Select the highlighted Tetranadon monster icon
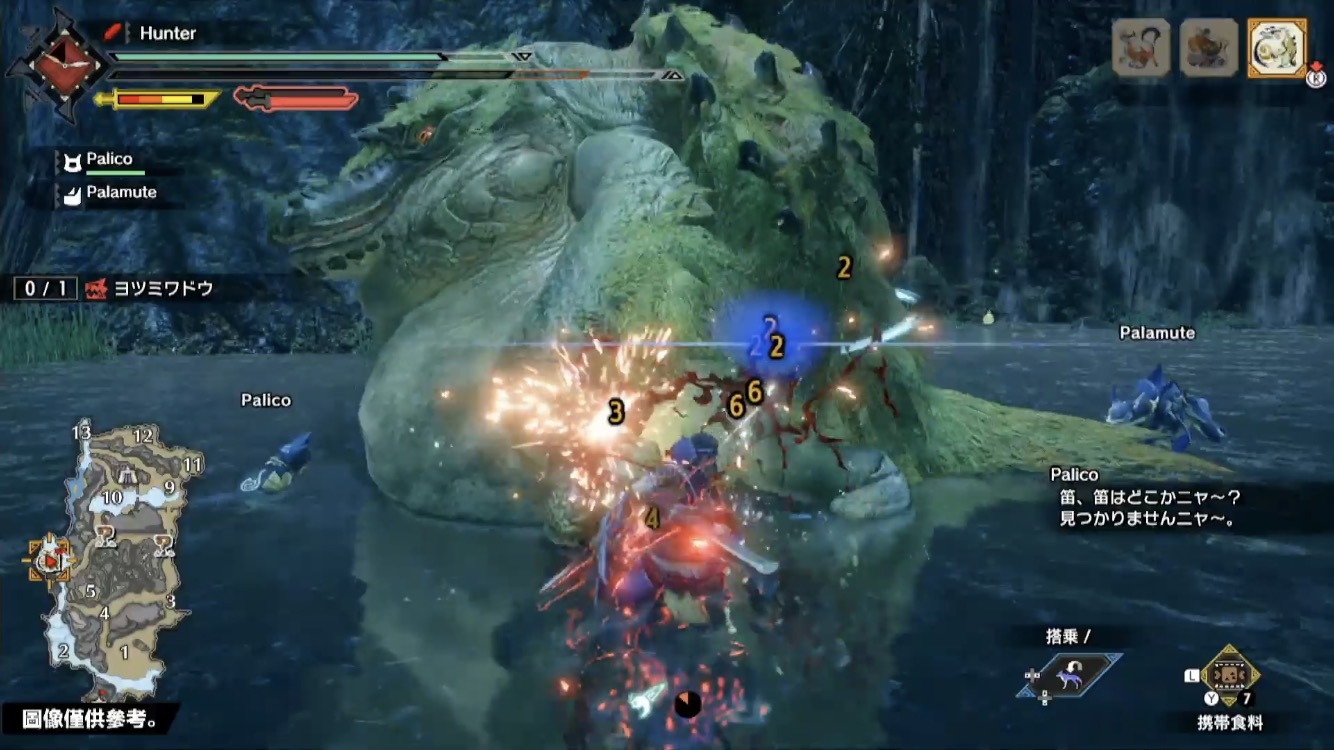Image resolution: width=1334 pixels, height=750 pixels. click(1277, 47)
